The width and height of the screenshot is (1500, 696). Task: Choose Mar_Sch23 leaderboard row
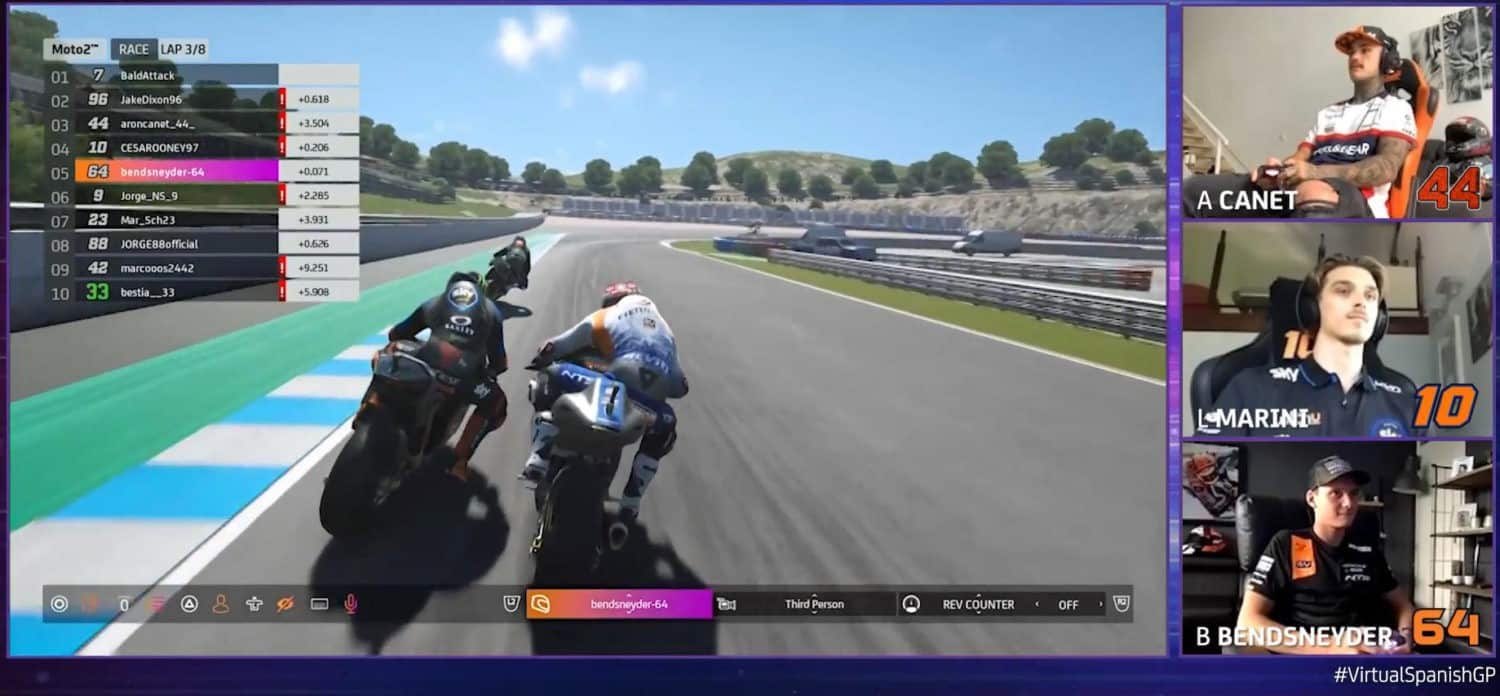[147, 220]
